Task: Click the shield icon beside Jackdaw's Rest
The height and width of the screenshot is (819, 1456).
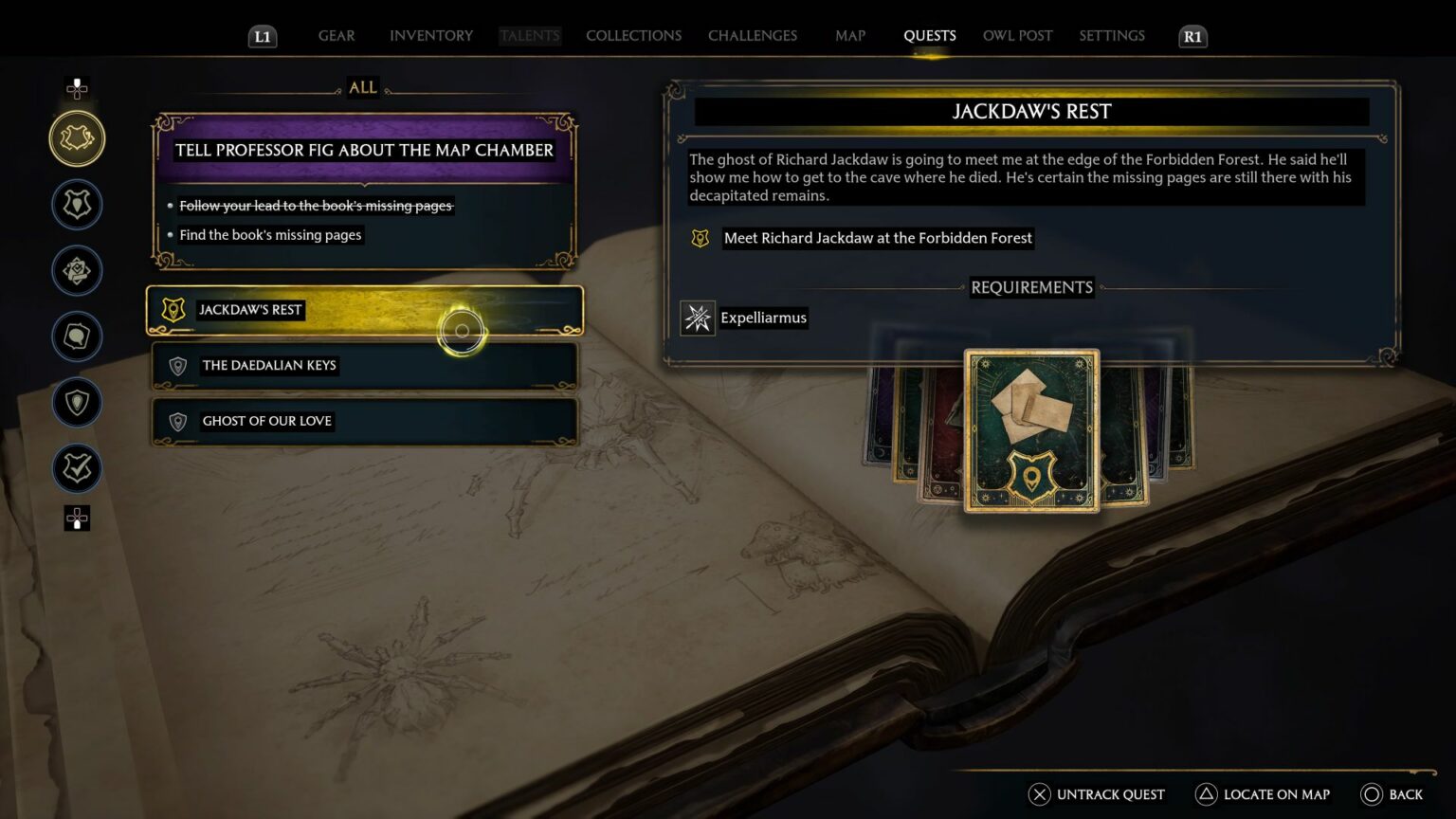Action: point(173,309)
